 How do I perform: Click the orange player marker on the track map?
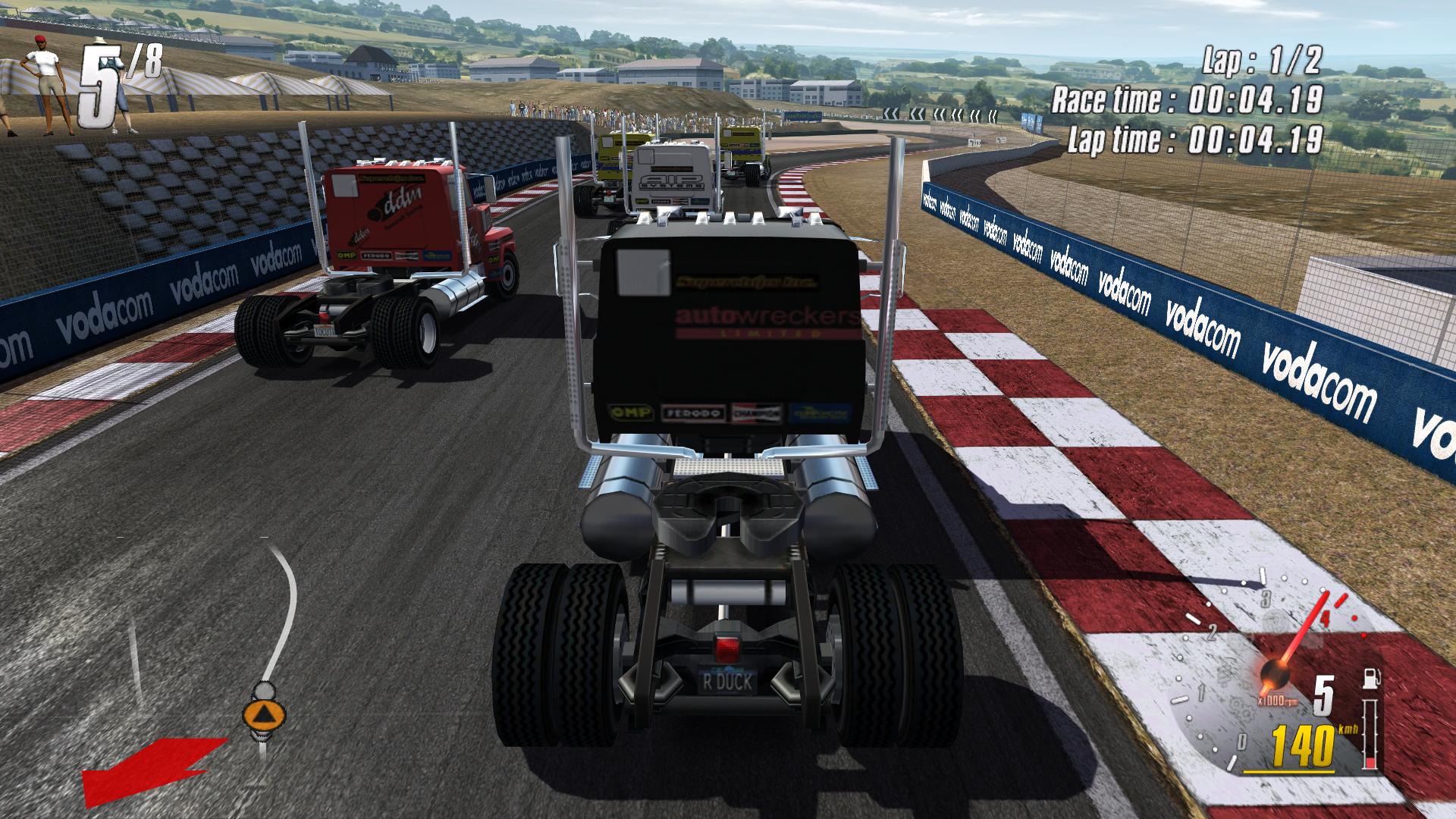[264, 714]
